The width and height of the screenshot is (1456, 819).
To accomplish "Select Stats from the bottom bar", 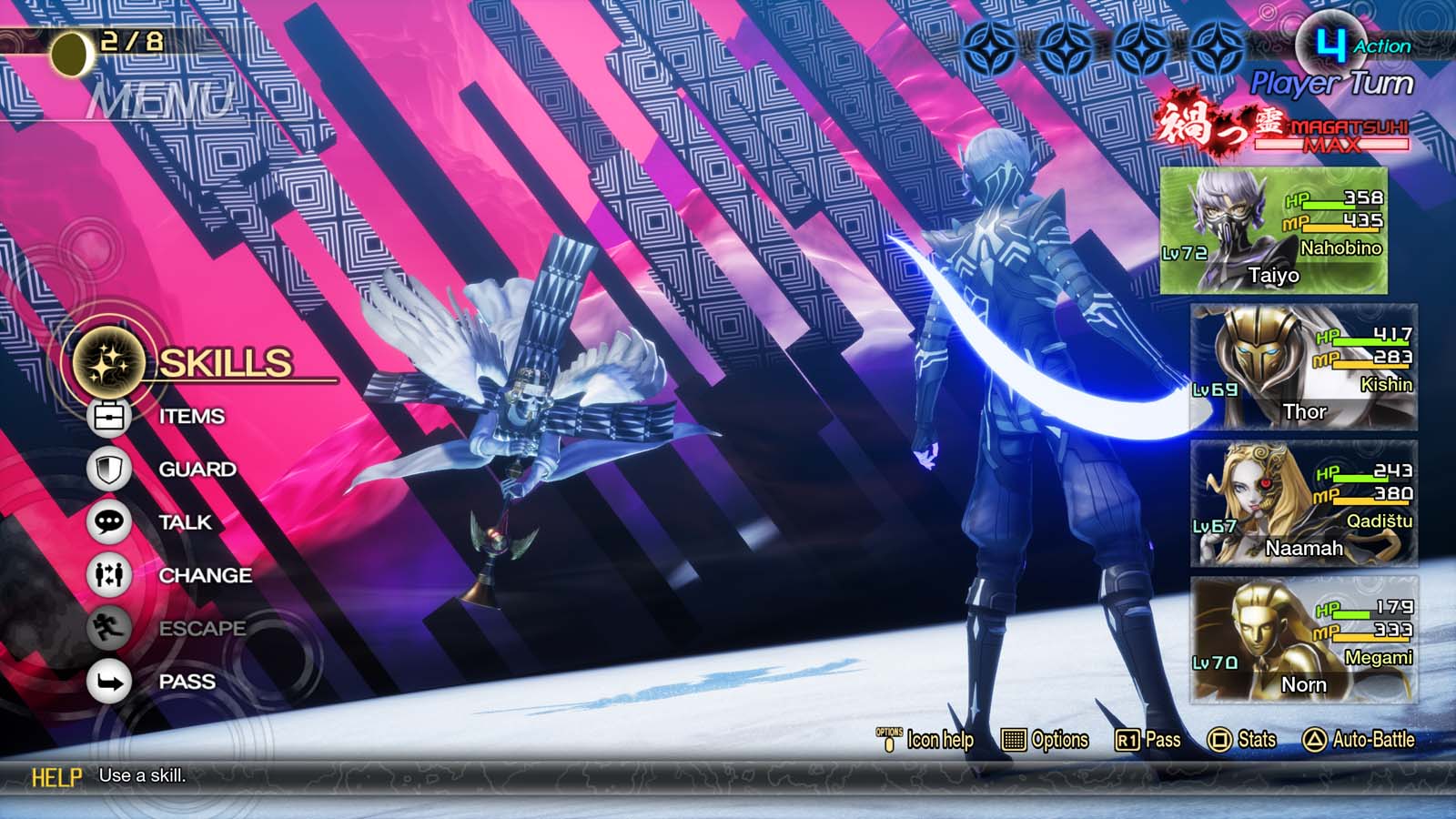I will pos(1253,741).
